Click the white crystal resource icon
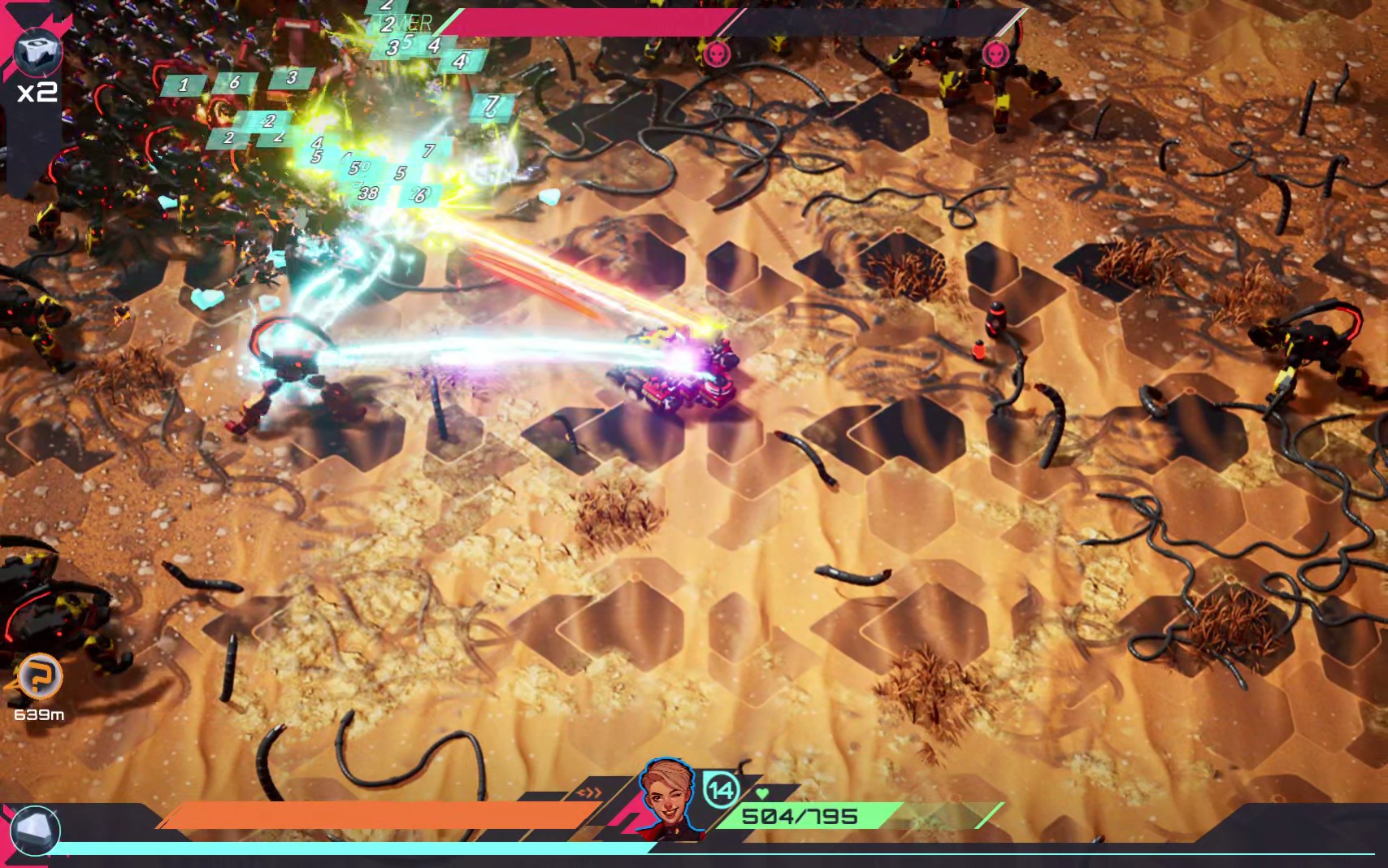 click(36, 830)
